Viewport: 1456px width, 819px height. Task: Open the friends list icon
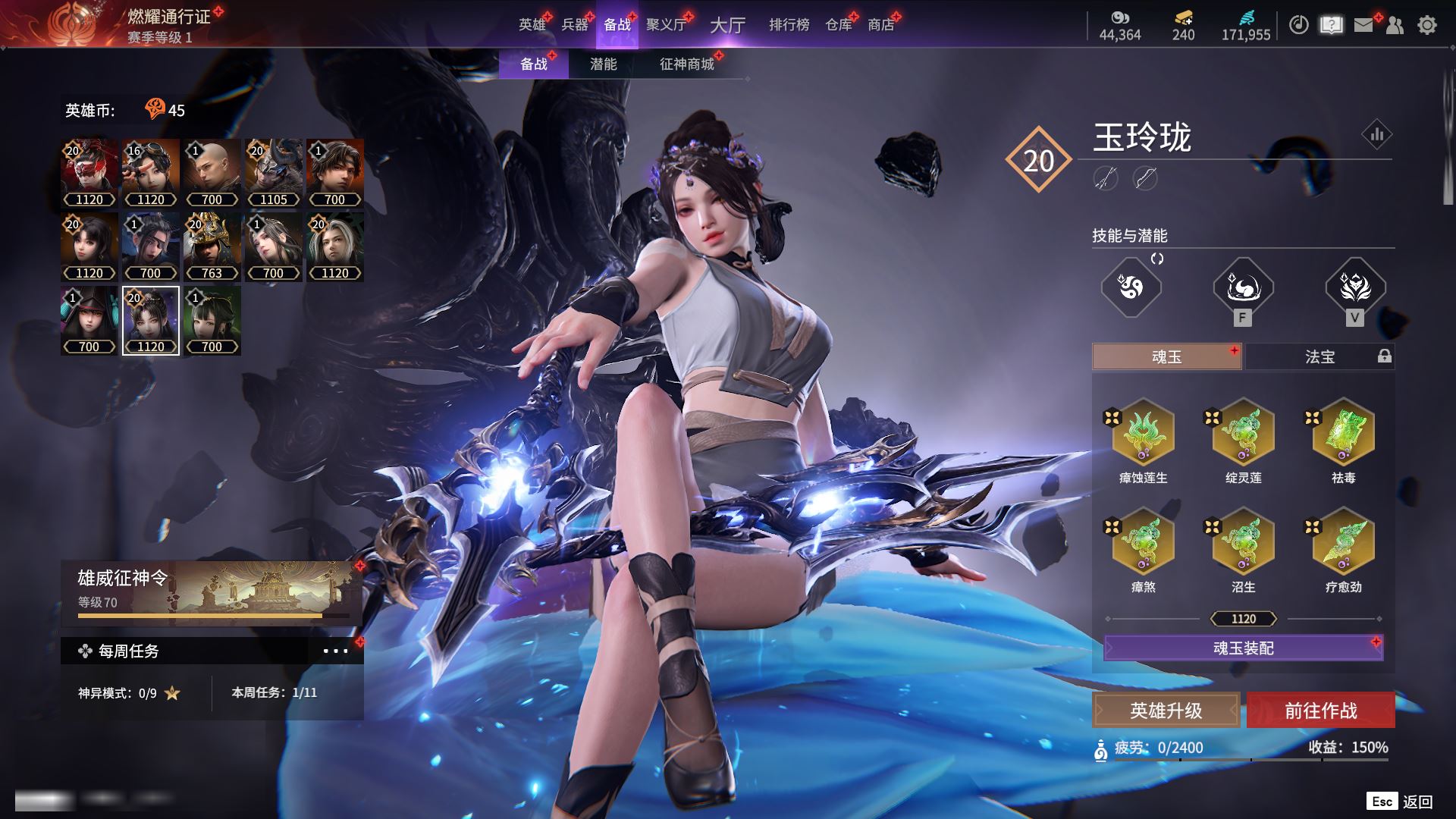click(x=1395, y=25)
